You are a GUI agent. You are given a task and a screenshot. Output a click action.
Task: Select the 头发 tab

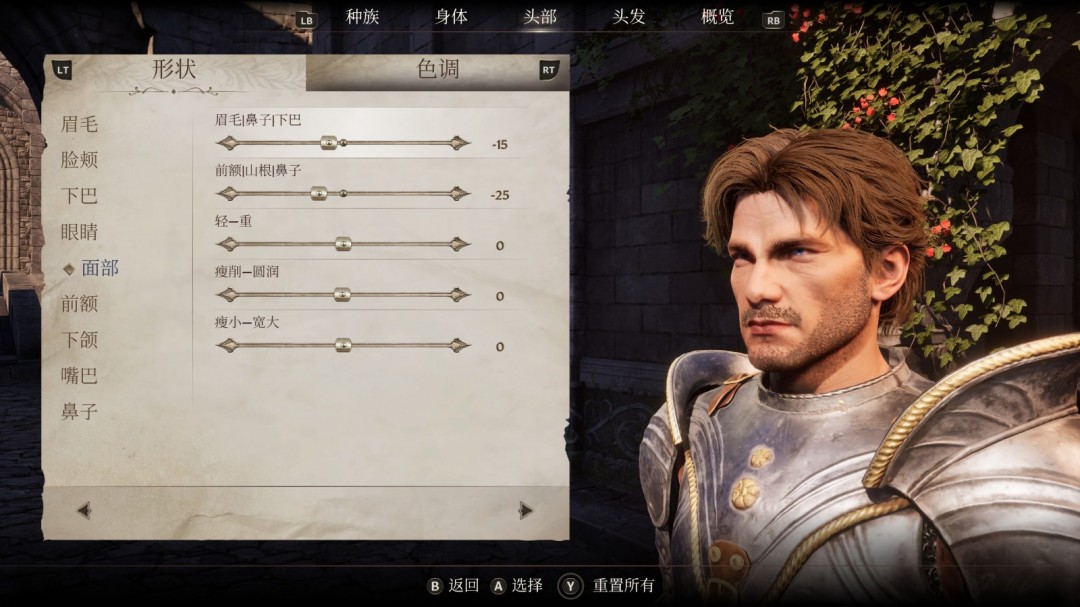click(629, 17)
